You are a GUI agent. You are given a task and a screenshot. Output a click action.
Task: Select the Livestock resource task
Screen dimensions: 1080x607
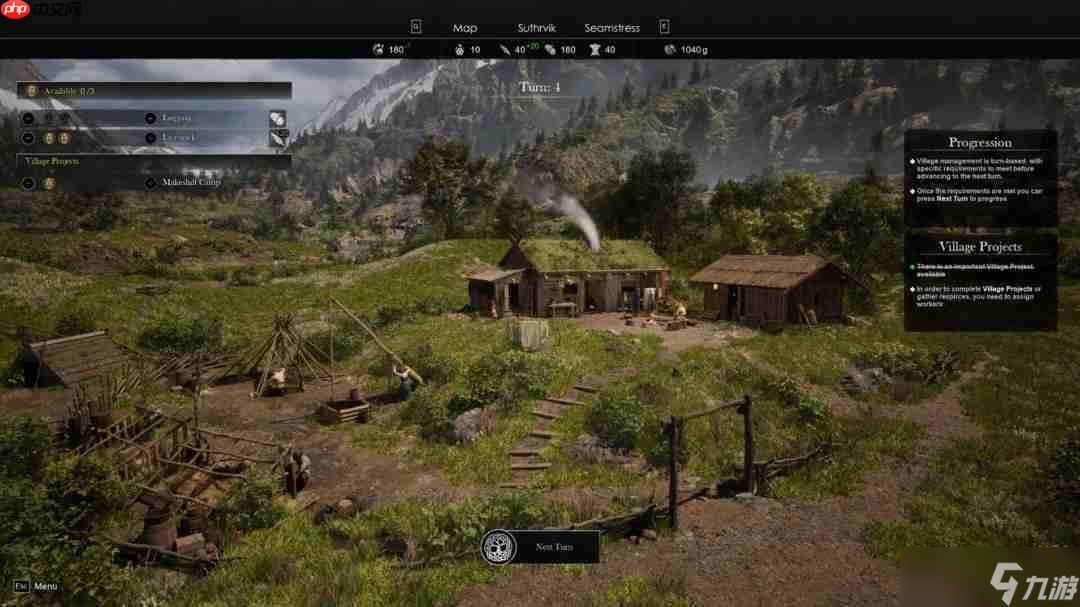click(179, 137)
